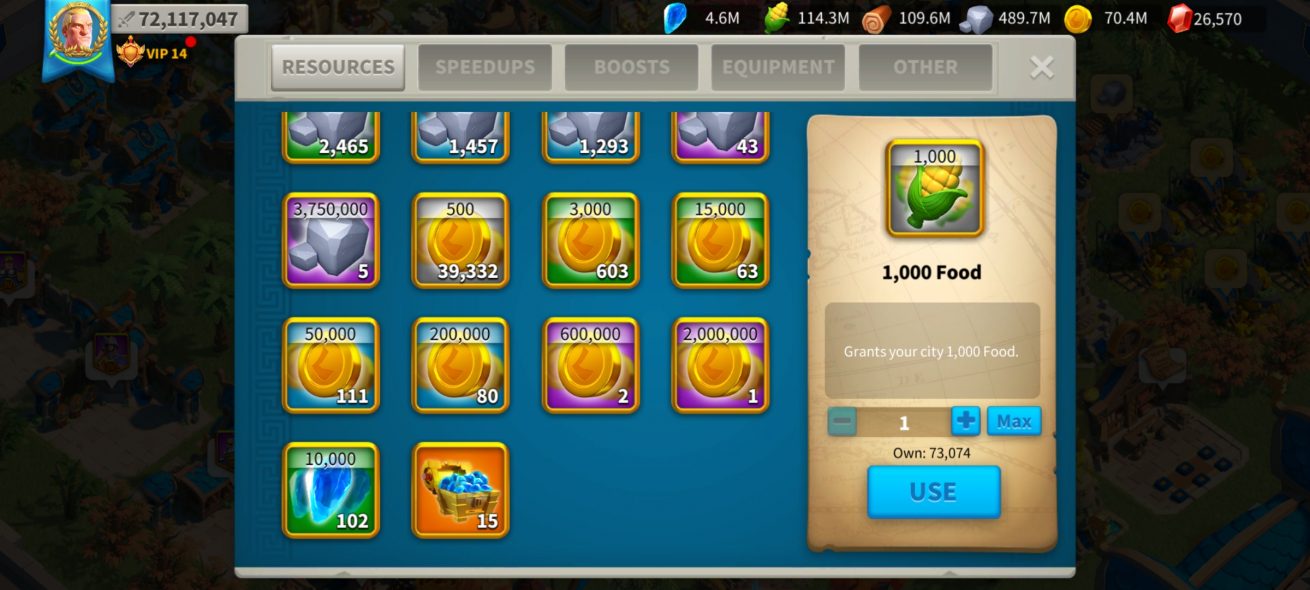
Task: Pick the 200,000 gold item slot
Action: coord(461,365)
